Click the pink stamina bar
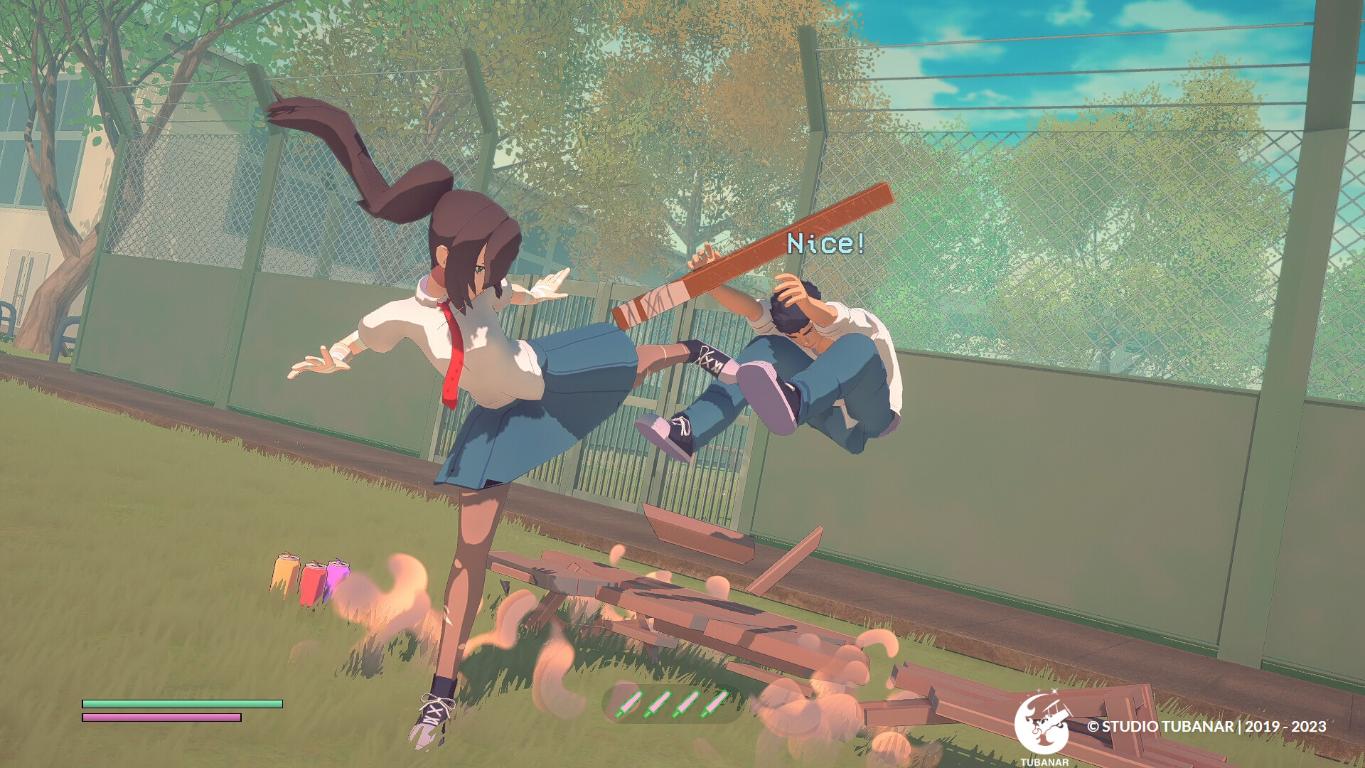Screen dimensions: 1365x768 click(x=160, y=719)
